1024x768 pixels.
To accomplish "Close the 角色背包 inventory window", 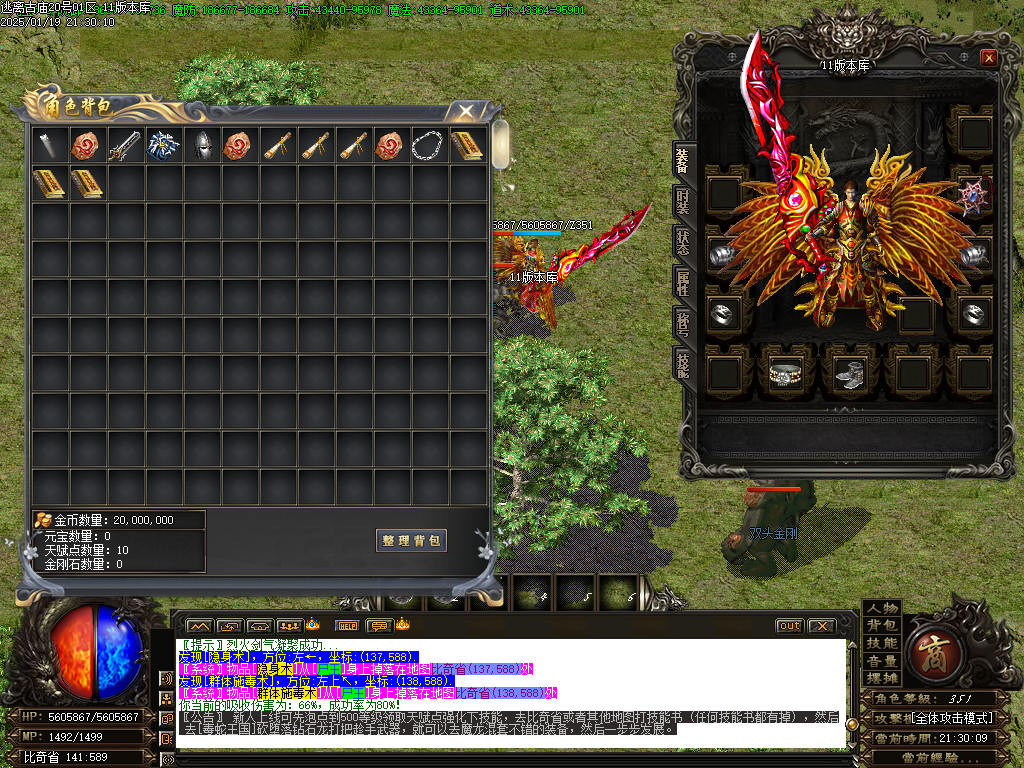I will pyautogui.click(x=465, y=110).
